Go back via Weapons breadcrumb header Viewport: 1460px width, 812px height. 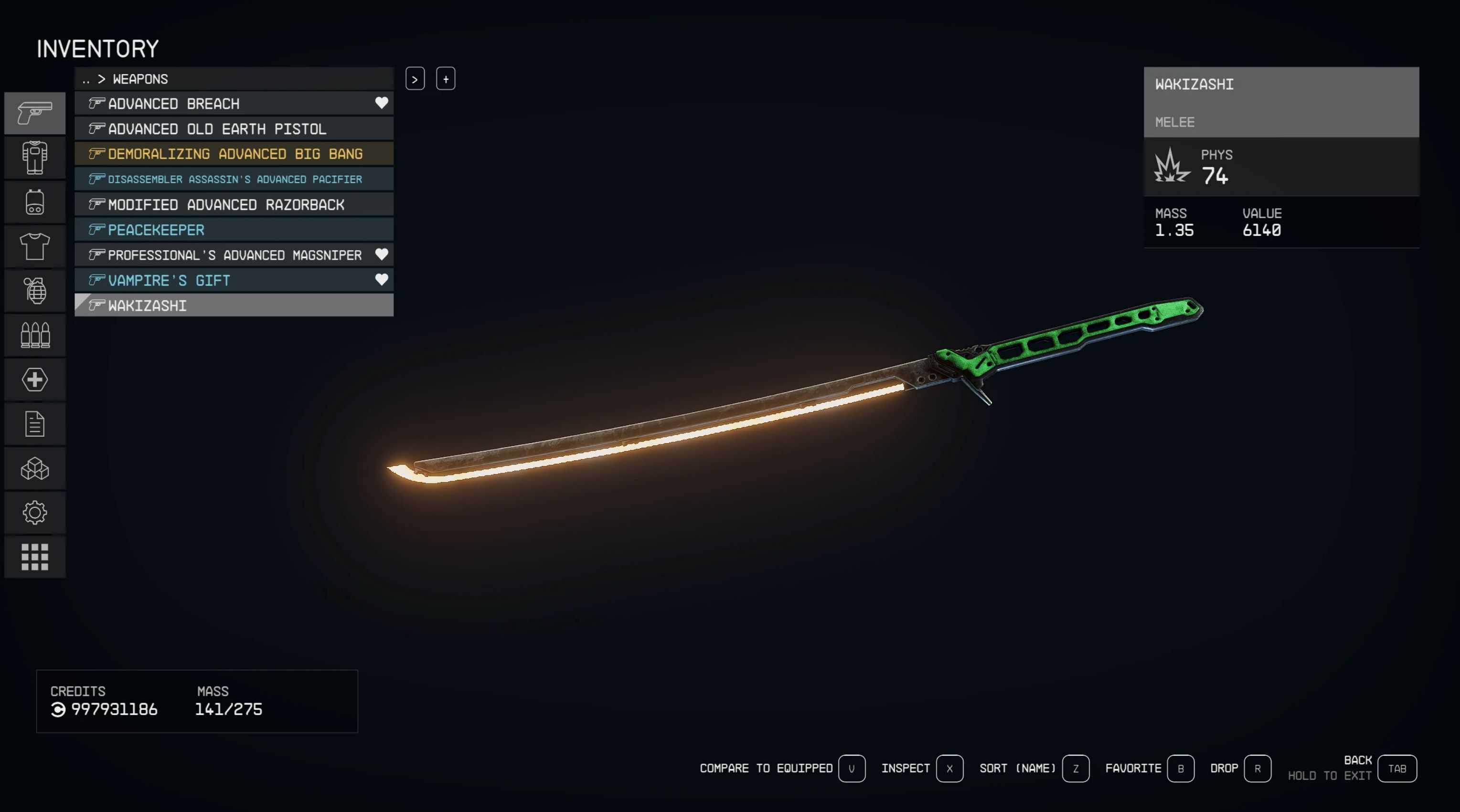tap(139, 79)
